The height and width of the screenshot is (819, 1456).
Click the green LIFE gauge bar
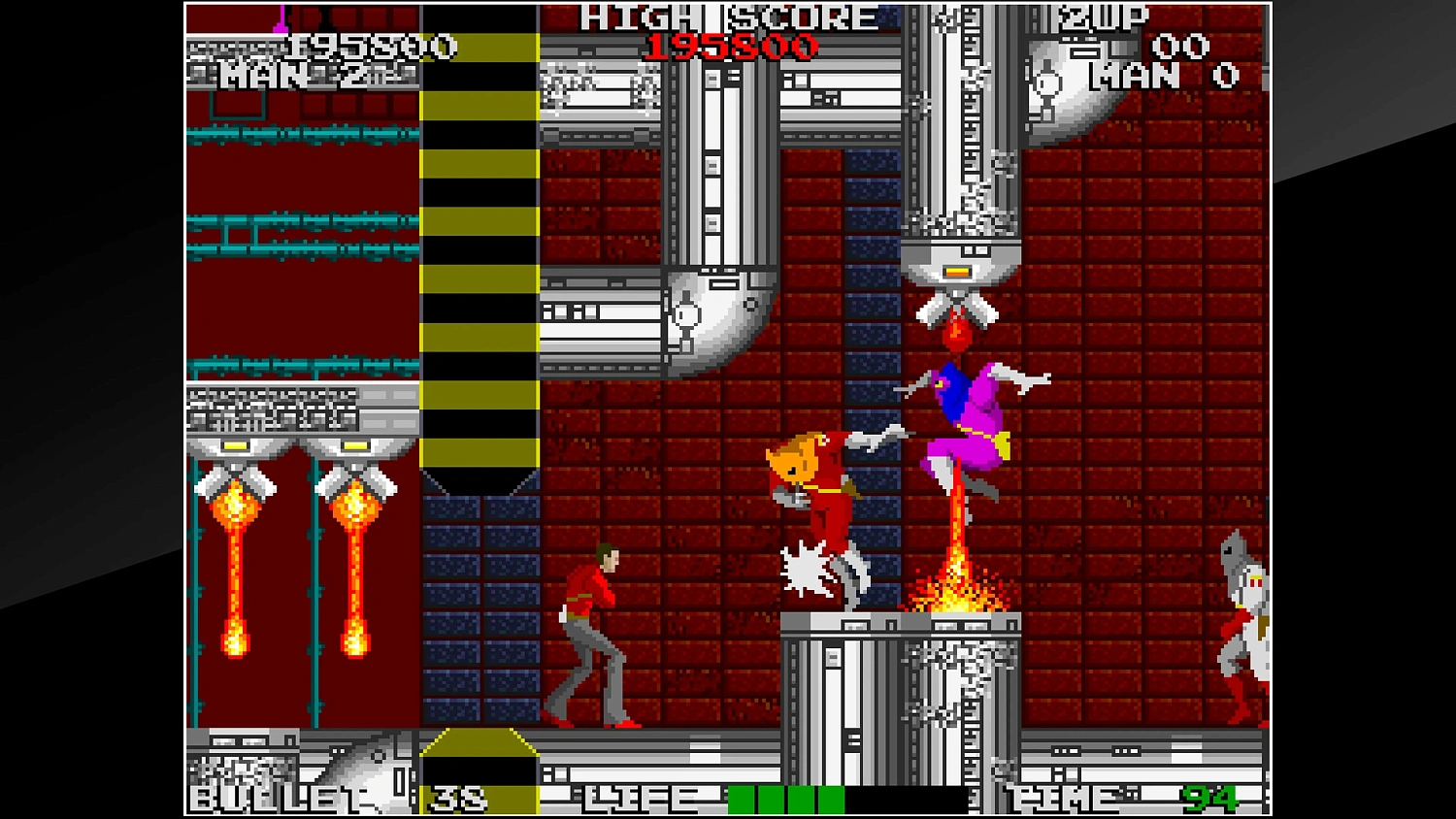786,798
